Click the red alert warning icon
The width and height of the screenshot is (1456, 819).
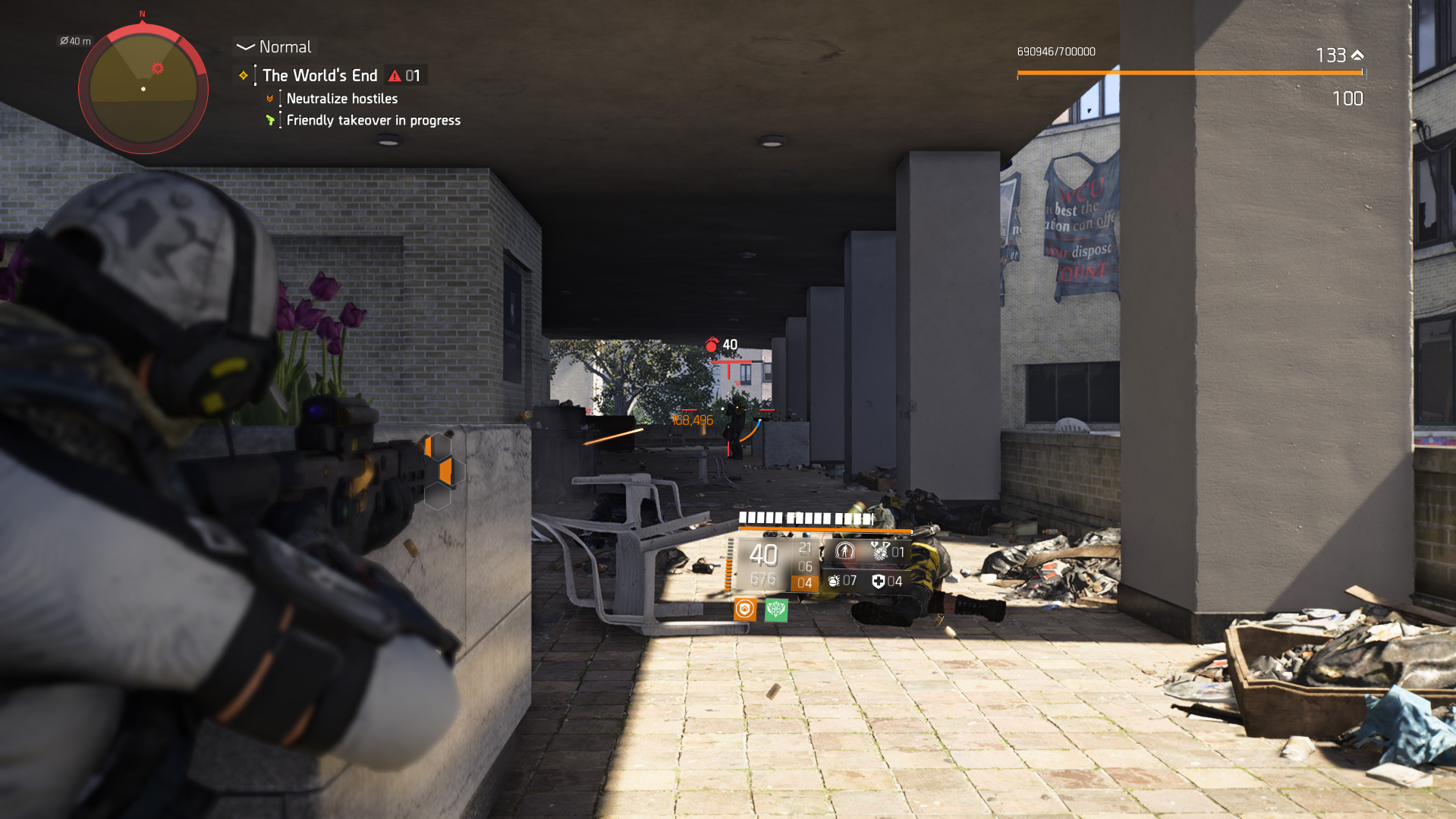point(395,76)
